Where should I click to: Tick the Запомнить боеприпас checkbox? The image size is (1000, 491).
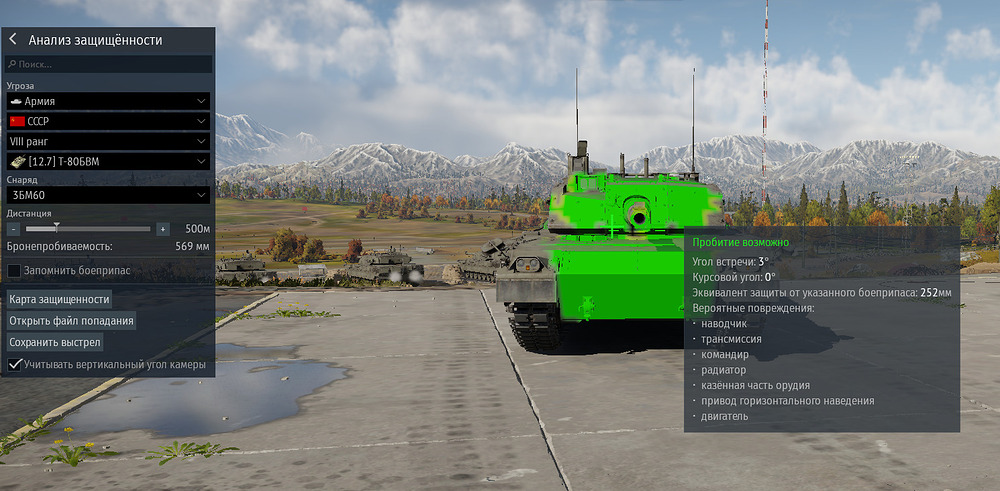point(14,271)
